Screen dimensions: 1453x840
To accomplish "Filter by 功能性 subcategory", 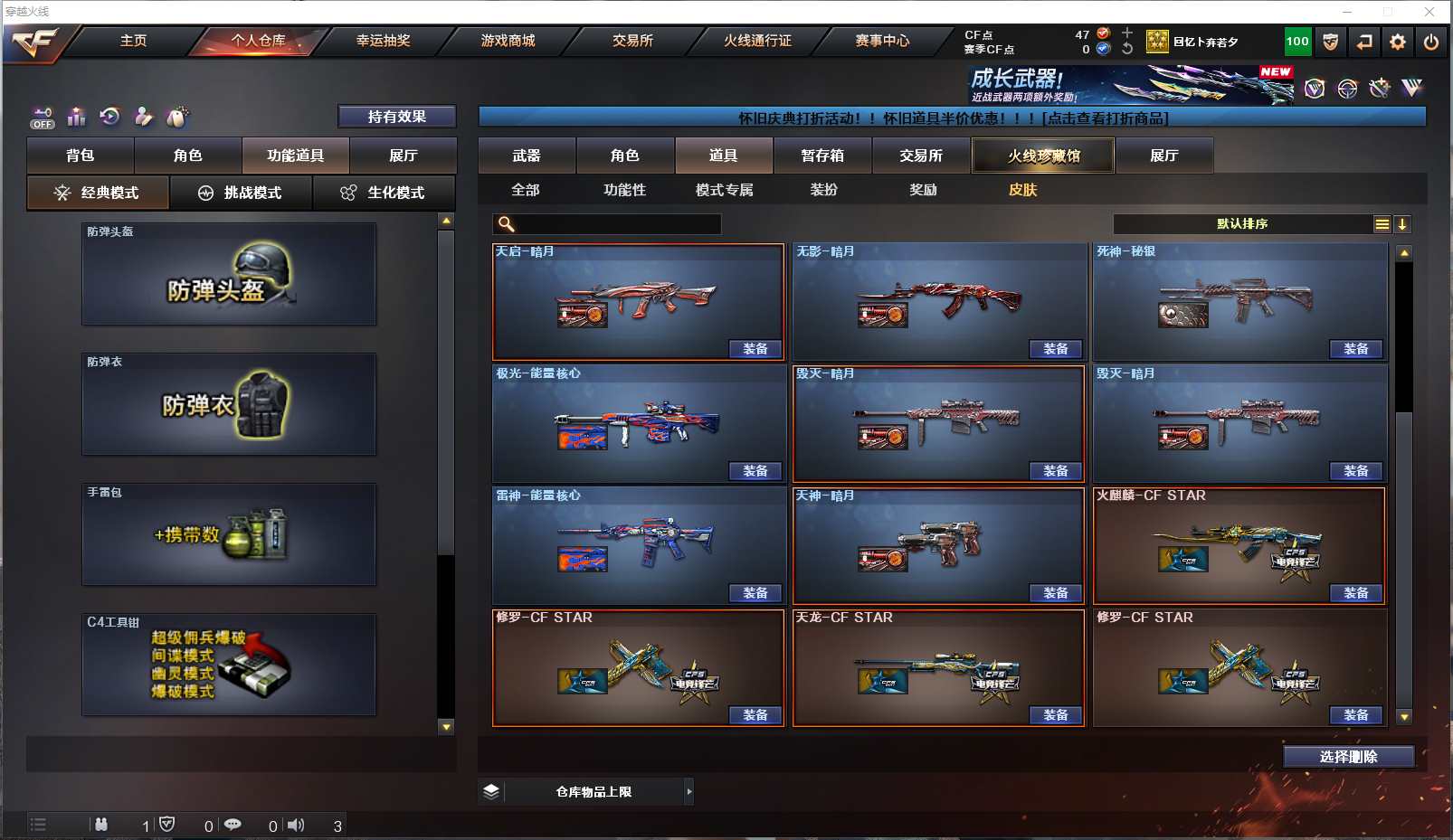I will coord(625,190).
